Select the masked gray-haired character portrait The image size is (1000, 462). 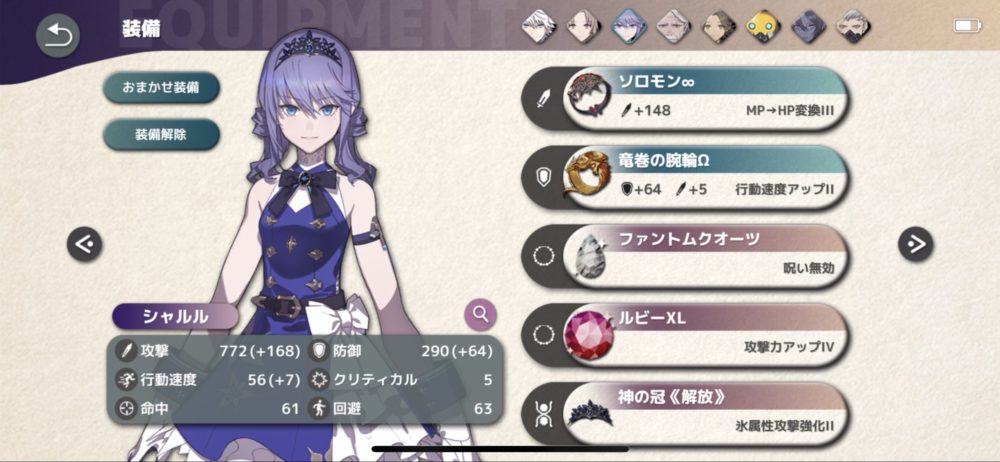[851, 25]
